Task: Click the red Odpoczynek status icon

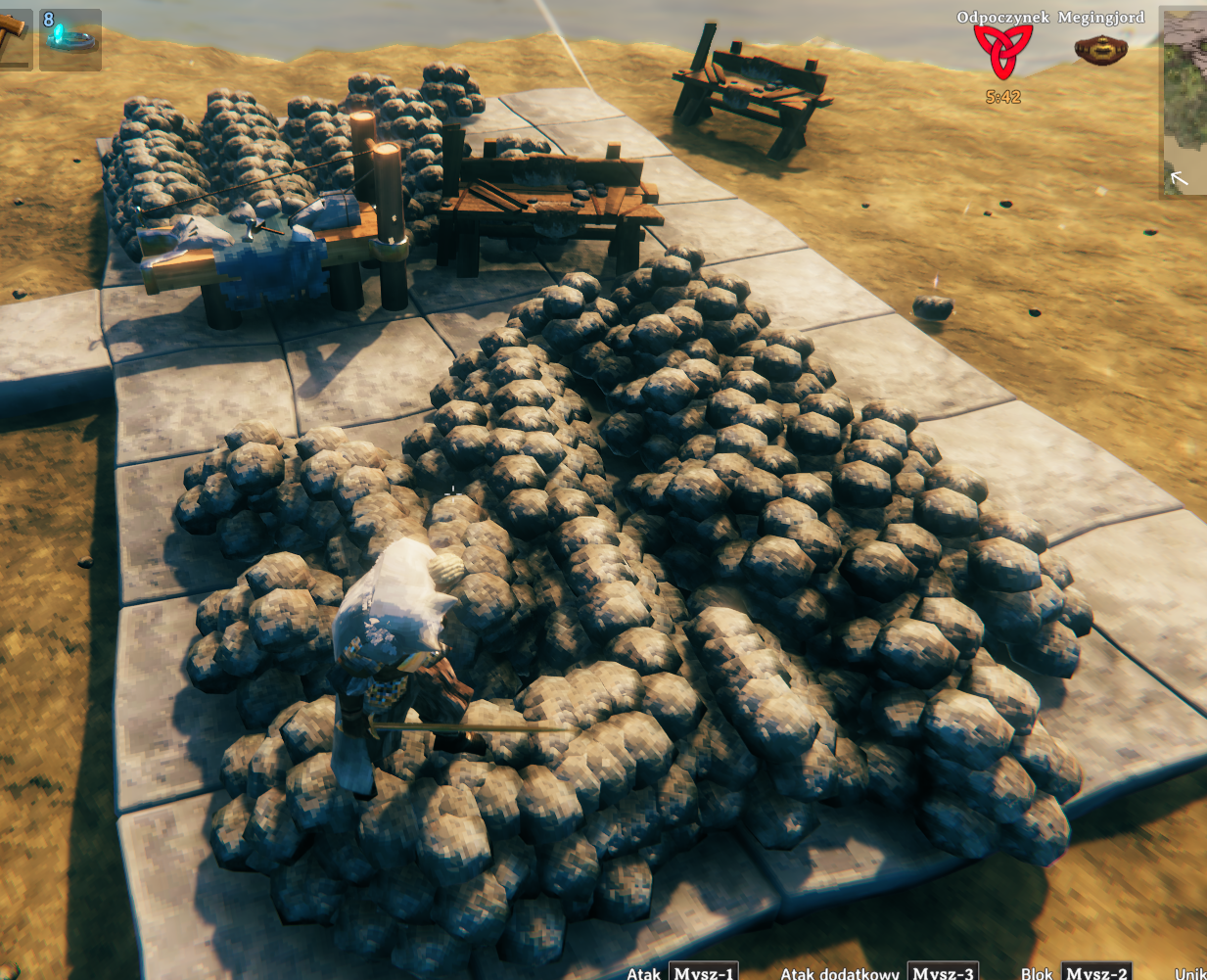Action: coord(1002,52)
